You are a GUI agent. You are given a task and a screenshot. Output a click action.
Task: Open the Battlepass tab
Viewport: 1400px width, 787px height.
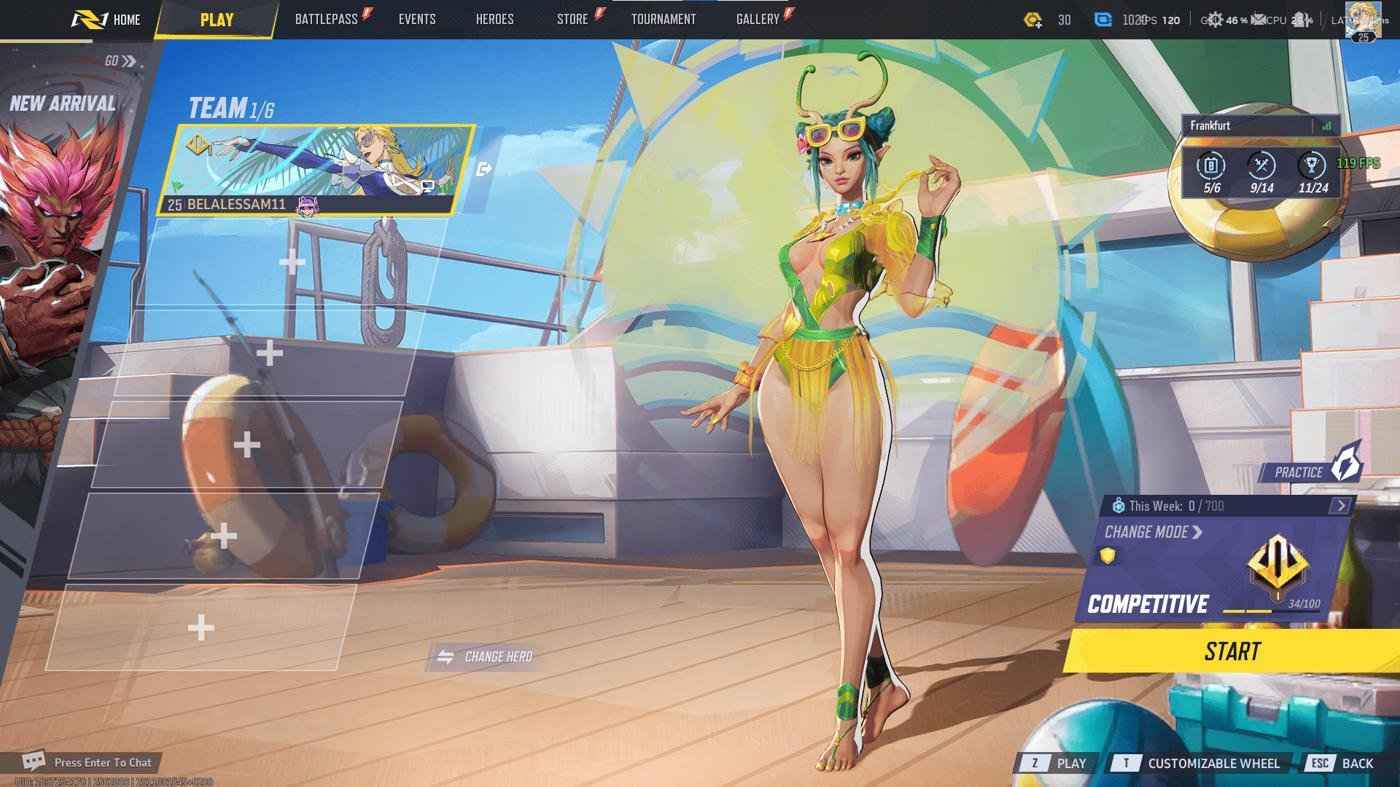coord(327,19)
